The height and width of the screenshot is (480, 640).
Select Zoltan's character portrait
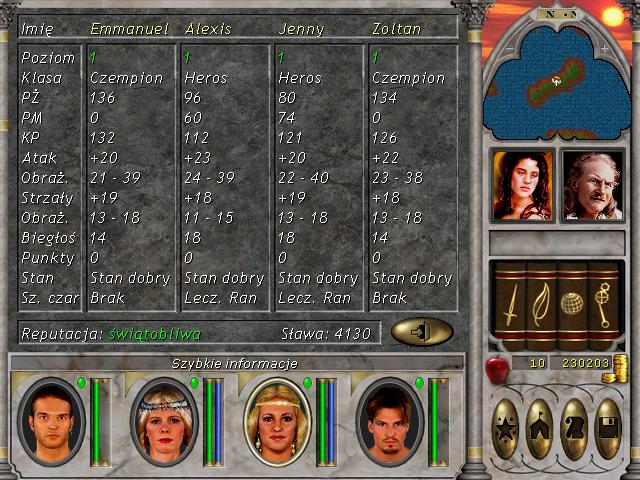tap(389, 421)
